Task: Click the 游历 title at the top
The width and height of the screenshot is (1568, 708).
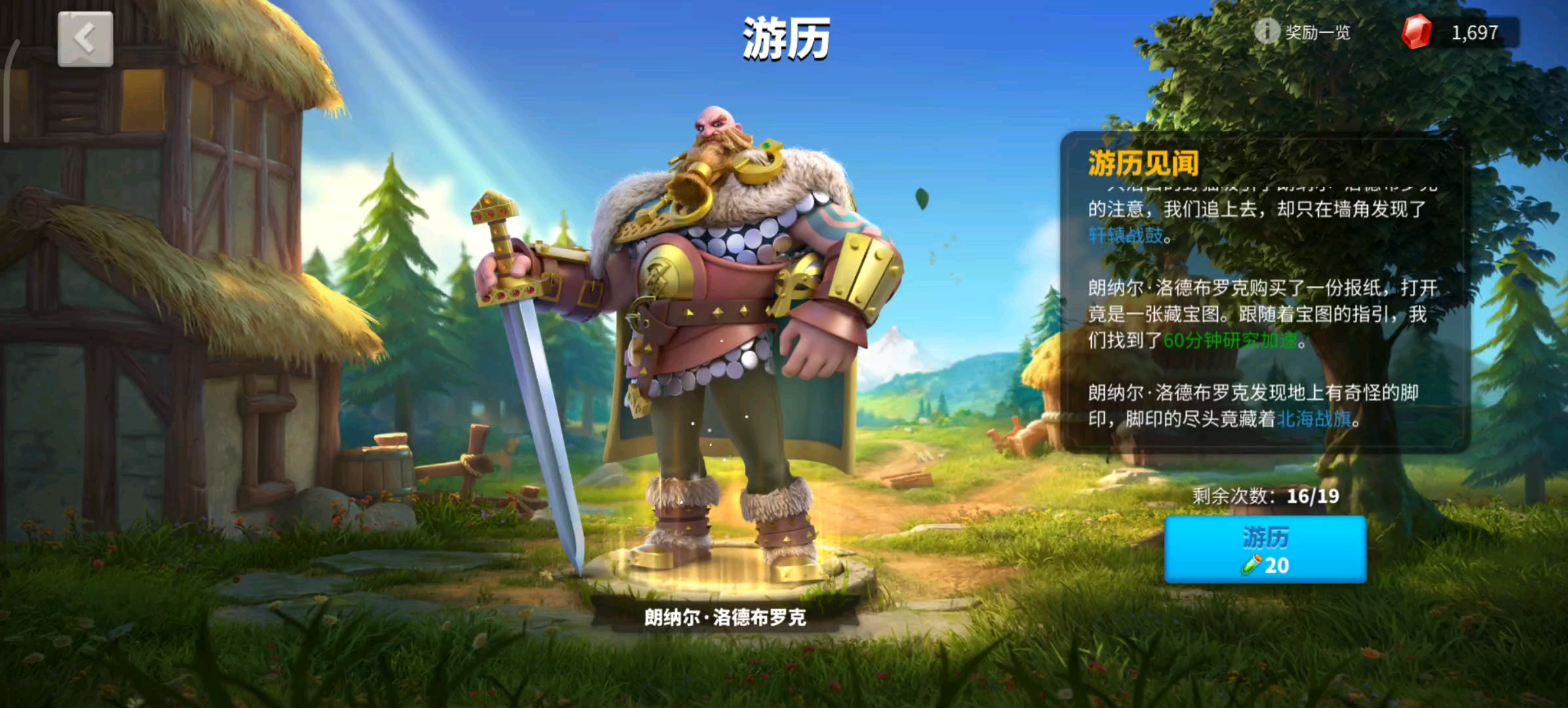Action: tap(784, 37)
